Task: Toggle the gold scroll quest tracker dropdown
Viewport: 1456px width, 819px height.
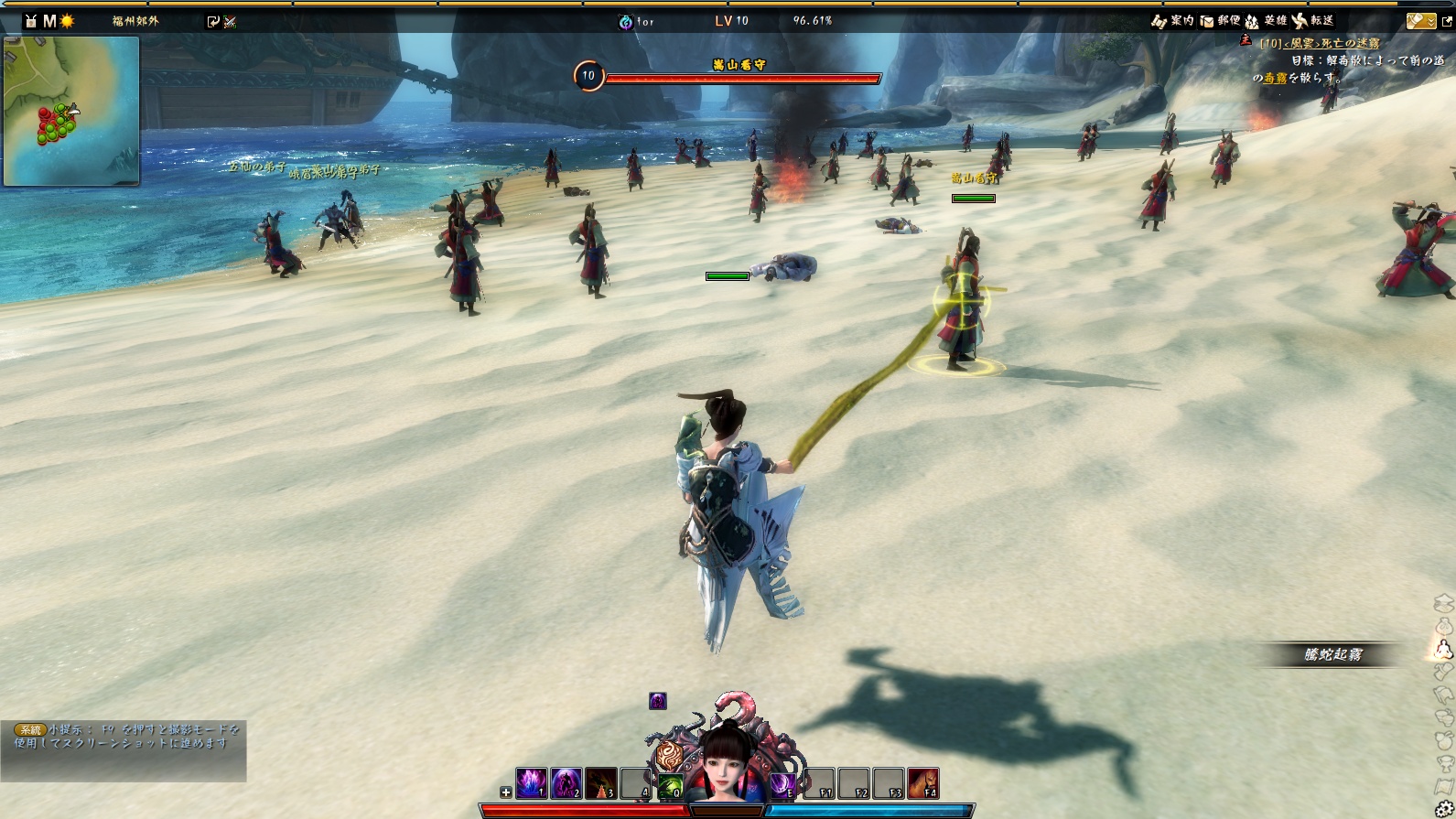Action: tap(1420, 20)
